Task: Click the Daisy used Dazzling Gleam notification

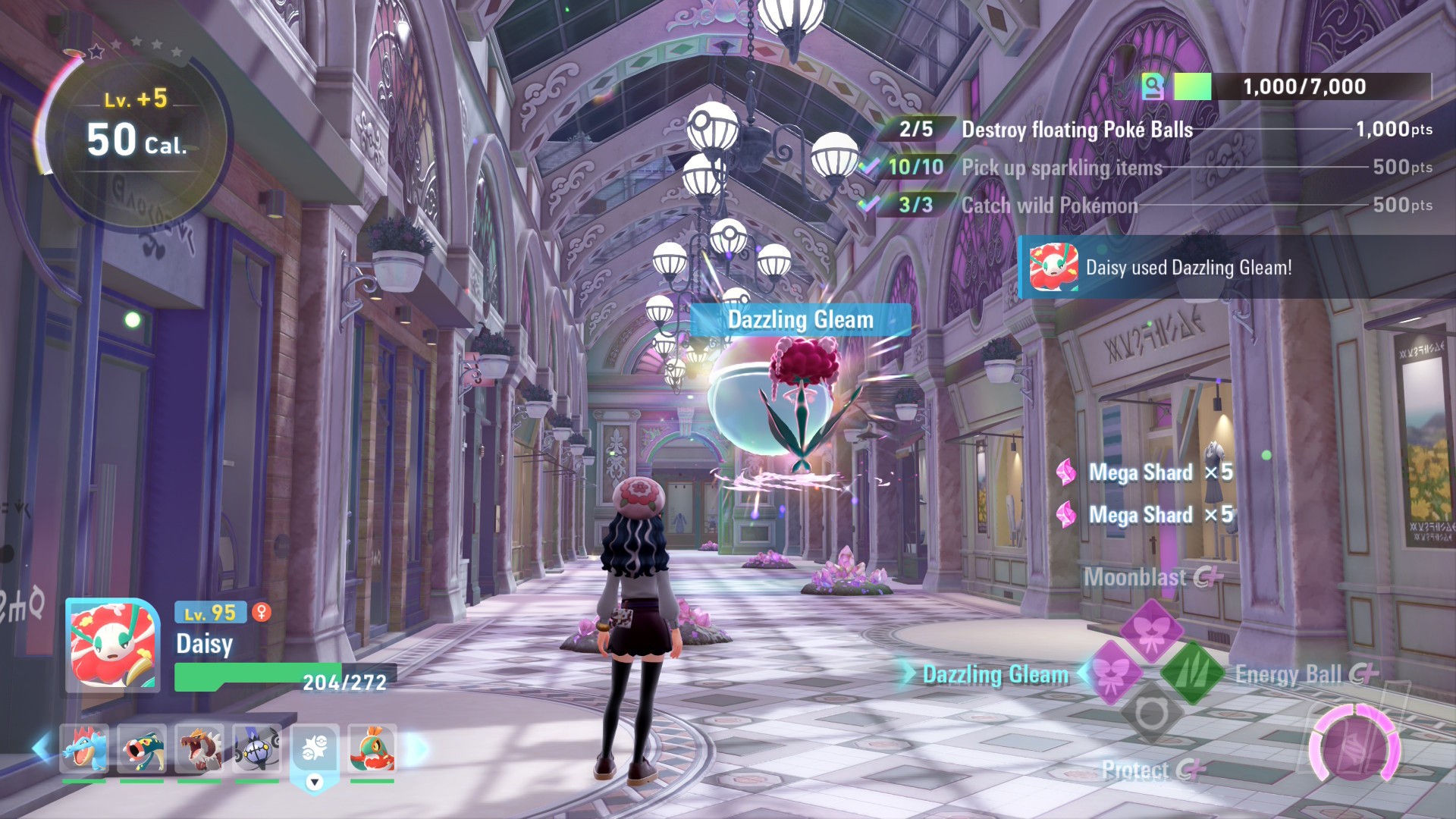Action: (1188, 268)
